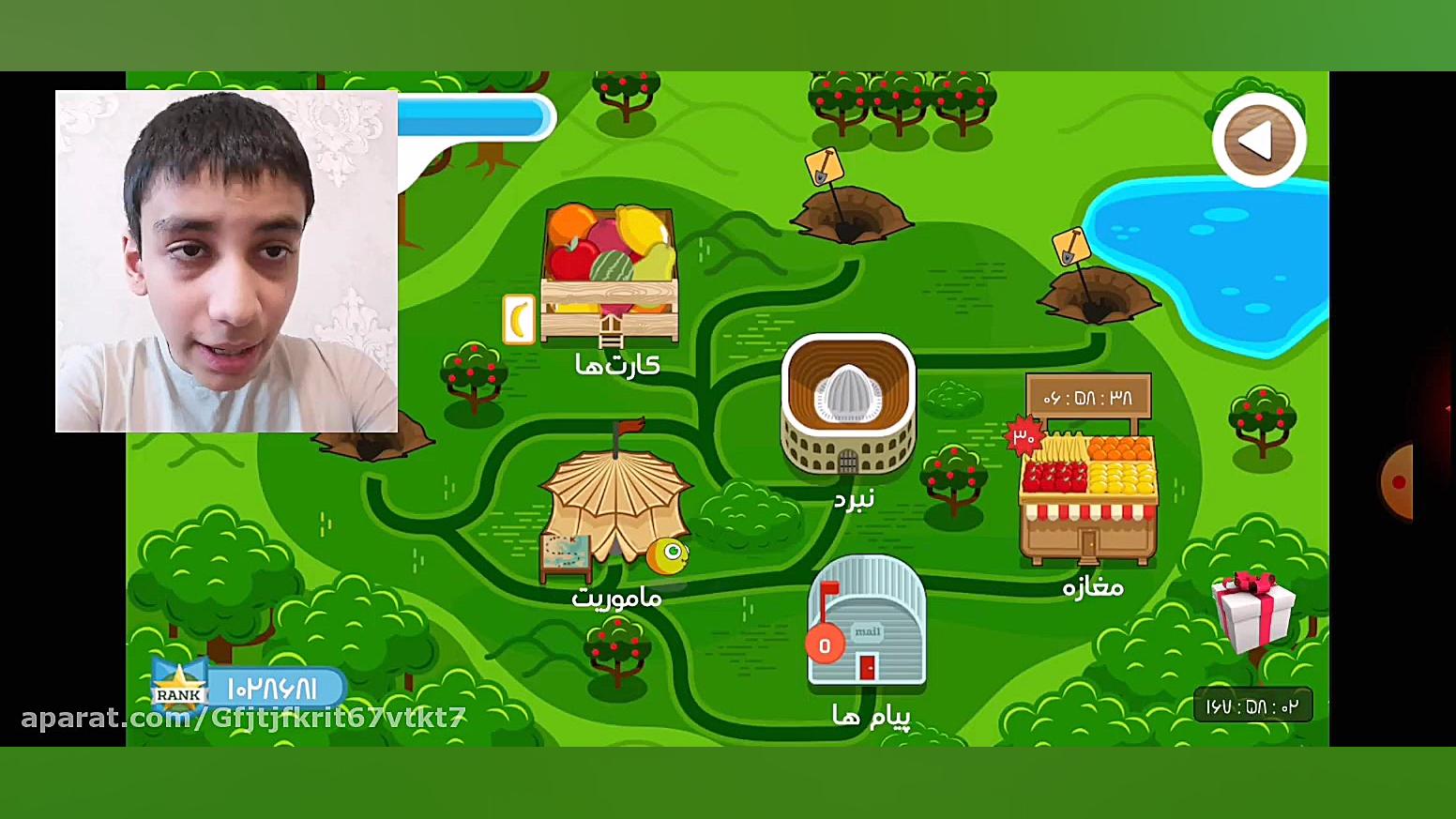Tap the round back arrow button
The height and width of the screenshot is (819, 1456).
[1258, 140]
